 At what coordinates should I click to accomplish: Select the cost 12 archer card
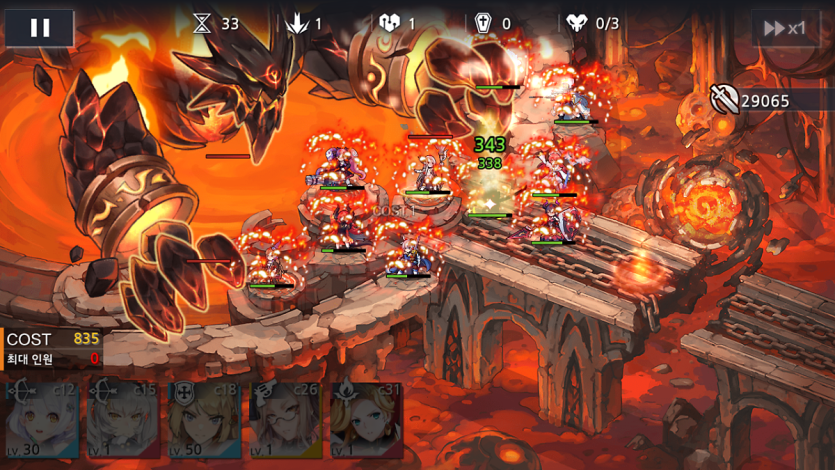[41, 420]
